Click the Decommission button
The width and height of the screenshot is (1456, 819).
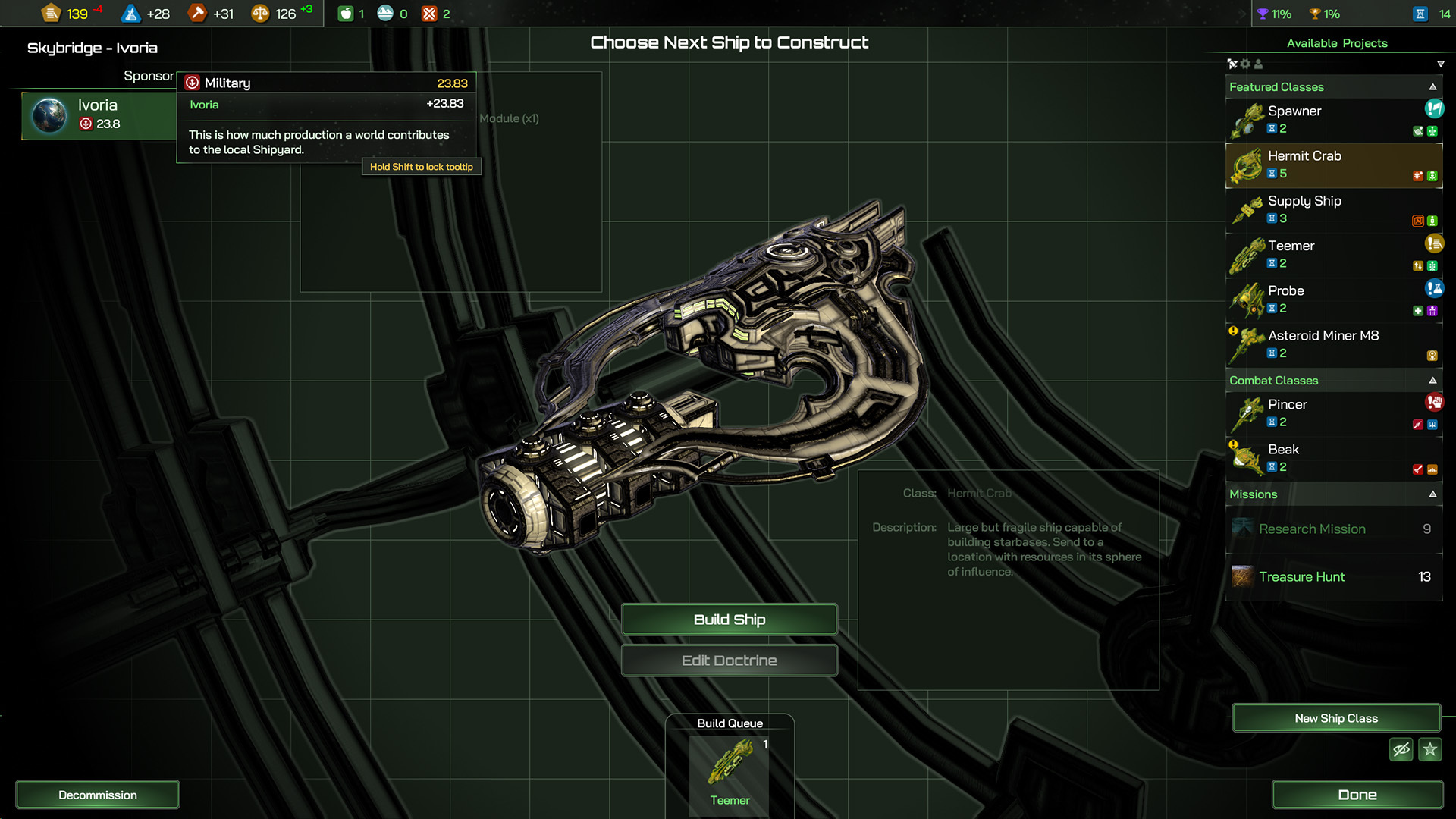(x=98, y=795)
